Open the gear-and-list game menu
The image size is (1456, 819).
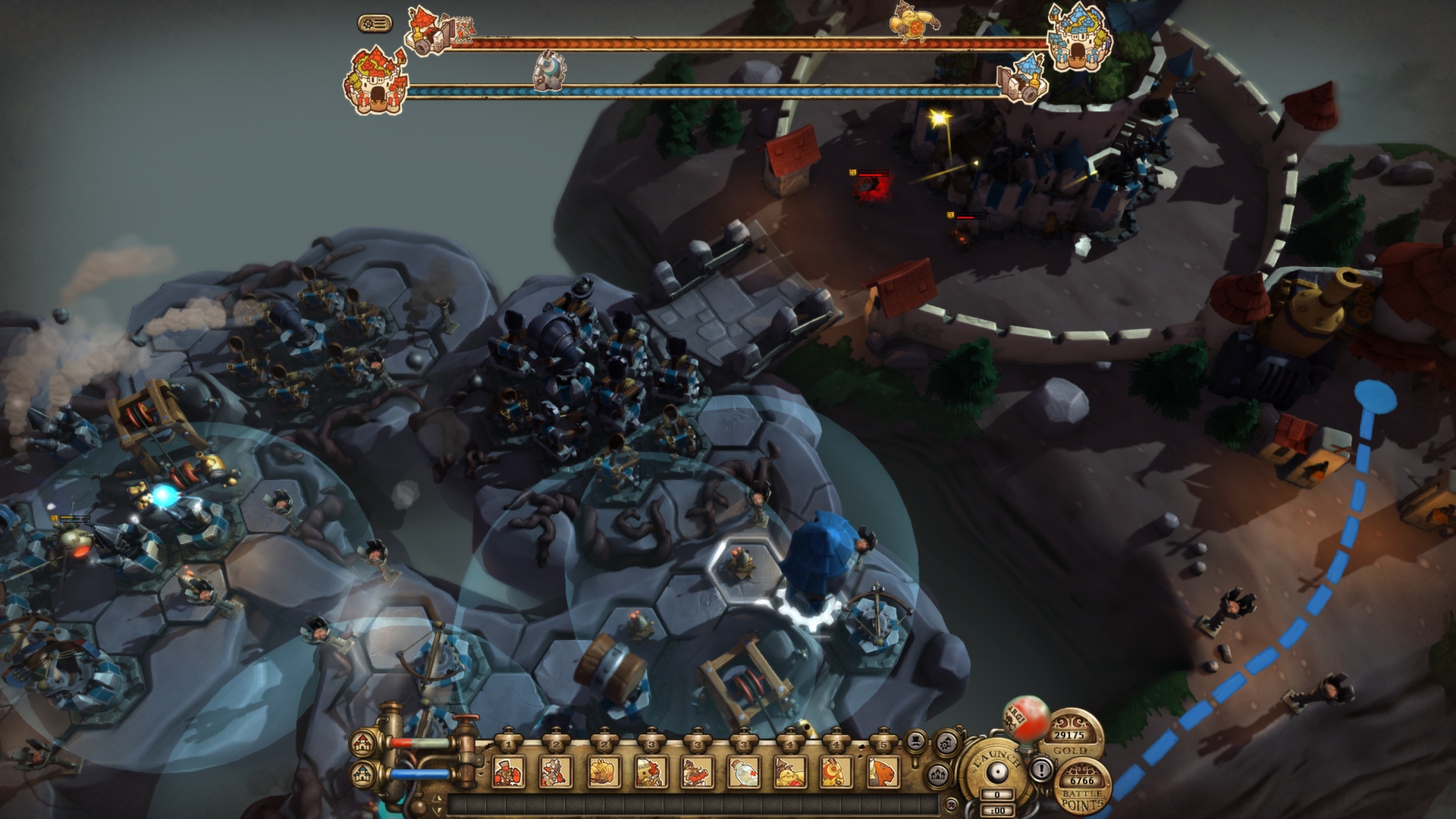tap(375, 24)
